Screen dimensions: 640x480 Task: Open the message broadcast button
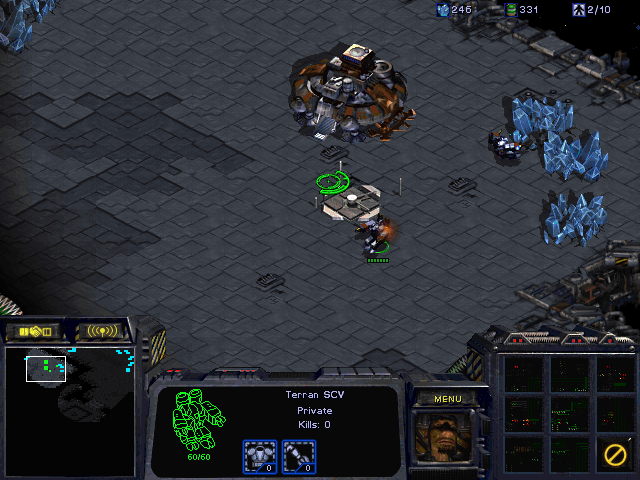[103, 331]
